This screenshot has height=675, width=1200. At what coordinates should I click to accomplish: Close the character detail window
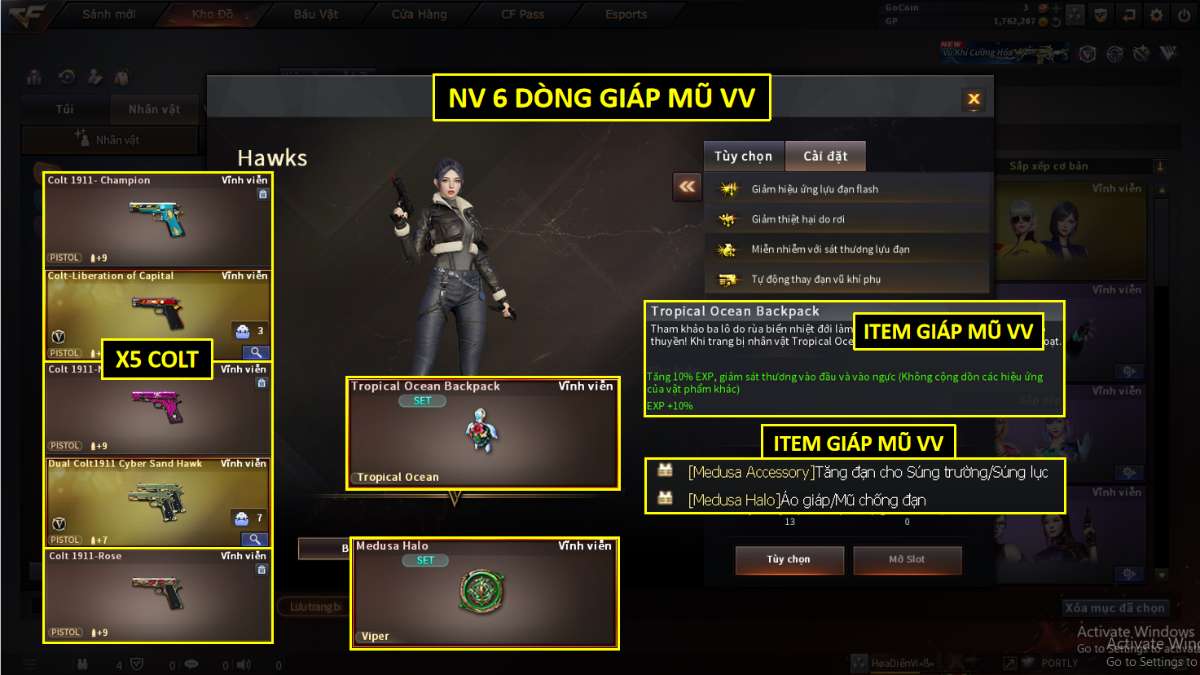pos(973,99)
